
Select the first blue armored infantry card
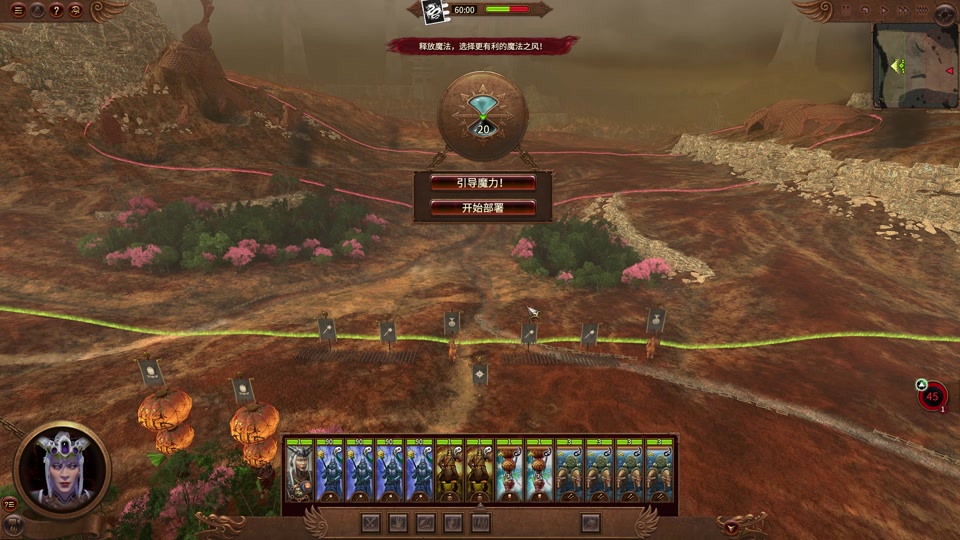[x=329, y=471]
